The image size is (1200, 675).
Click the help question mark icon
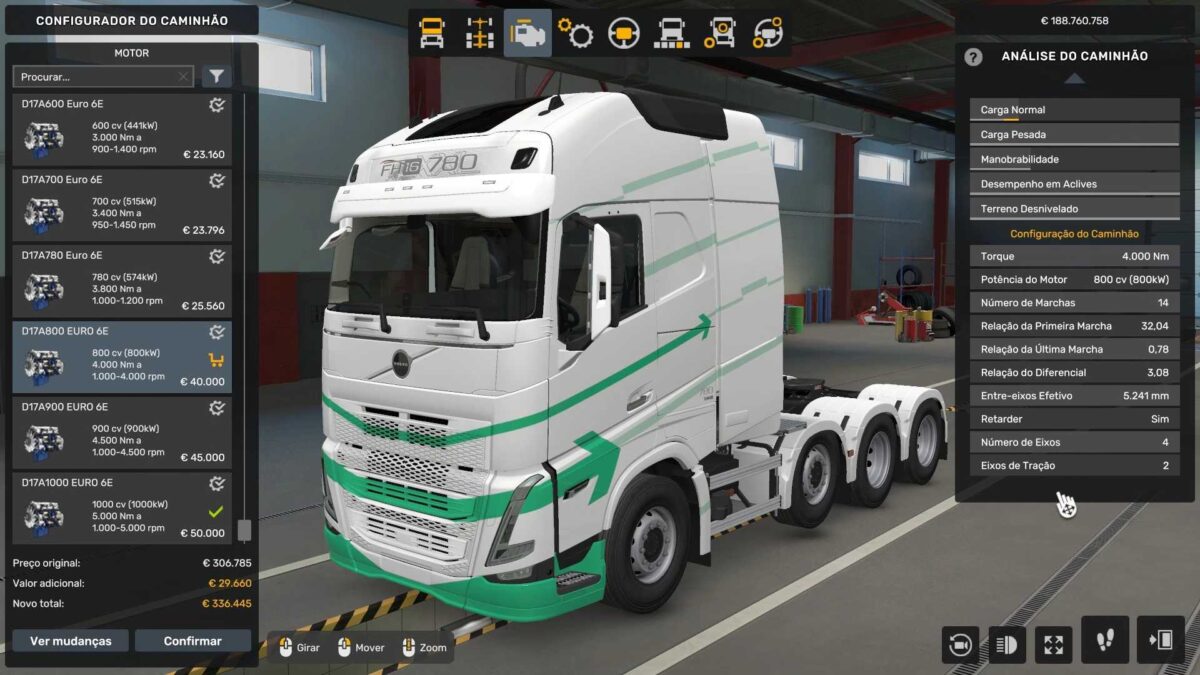(973, 57)
